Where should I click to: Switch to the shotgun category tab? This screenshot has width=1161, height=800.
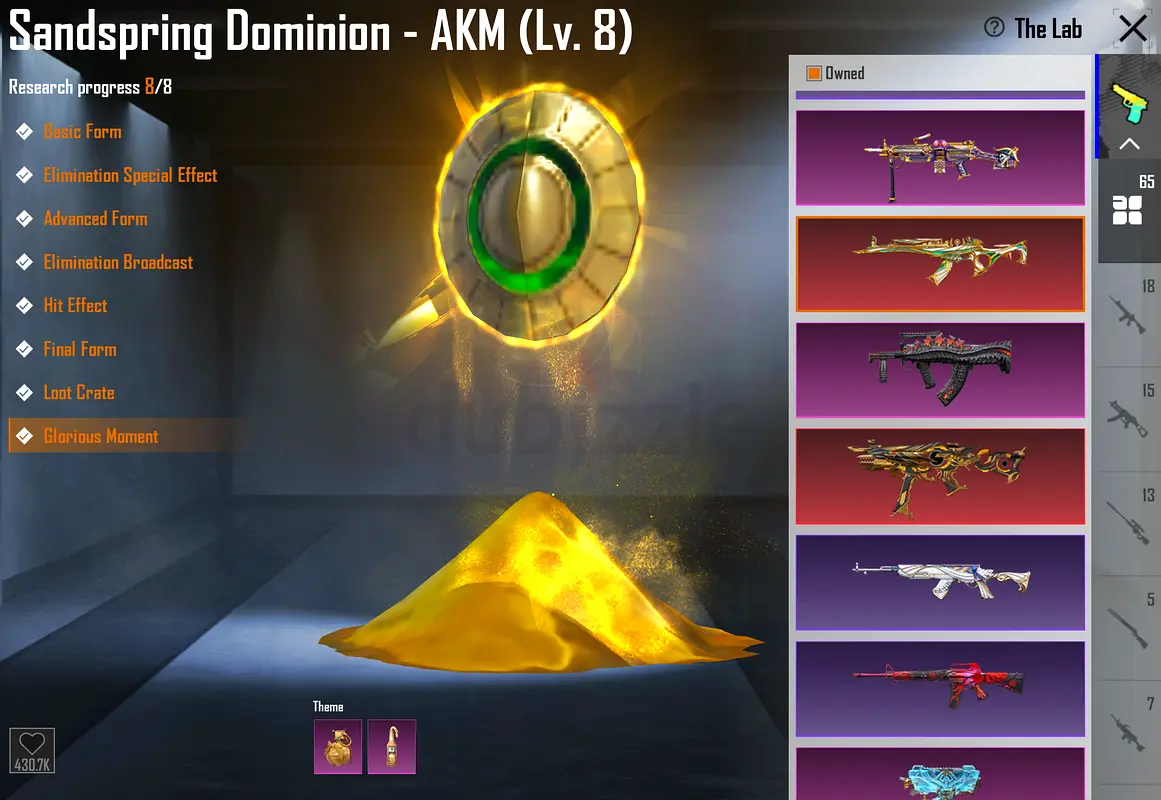pos(1128,627)
